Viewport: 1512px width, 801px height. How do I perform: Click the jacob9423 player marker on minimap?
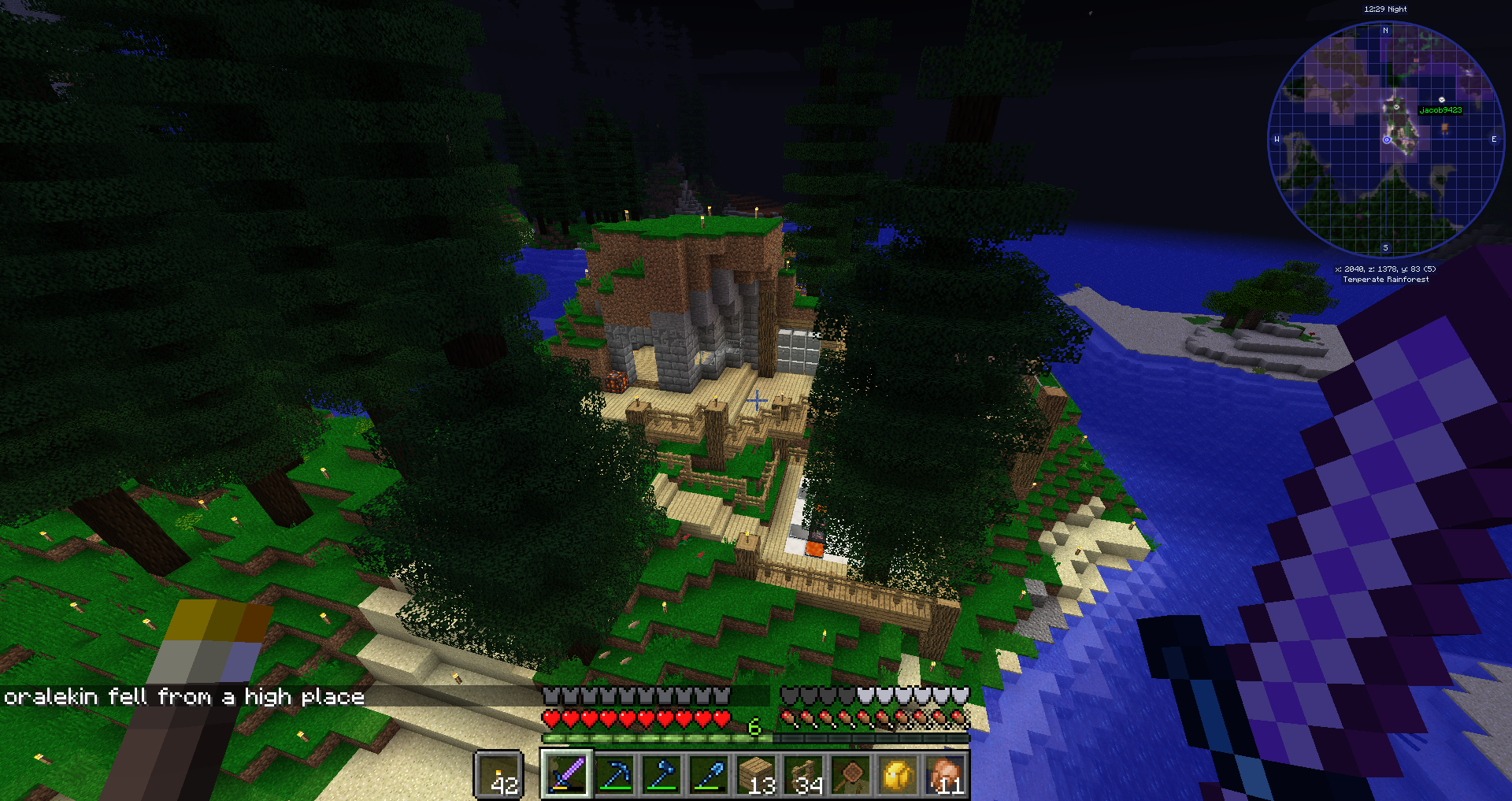point(1441,100)
